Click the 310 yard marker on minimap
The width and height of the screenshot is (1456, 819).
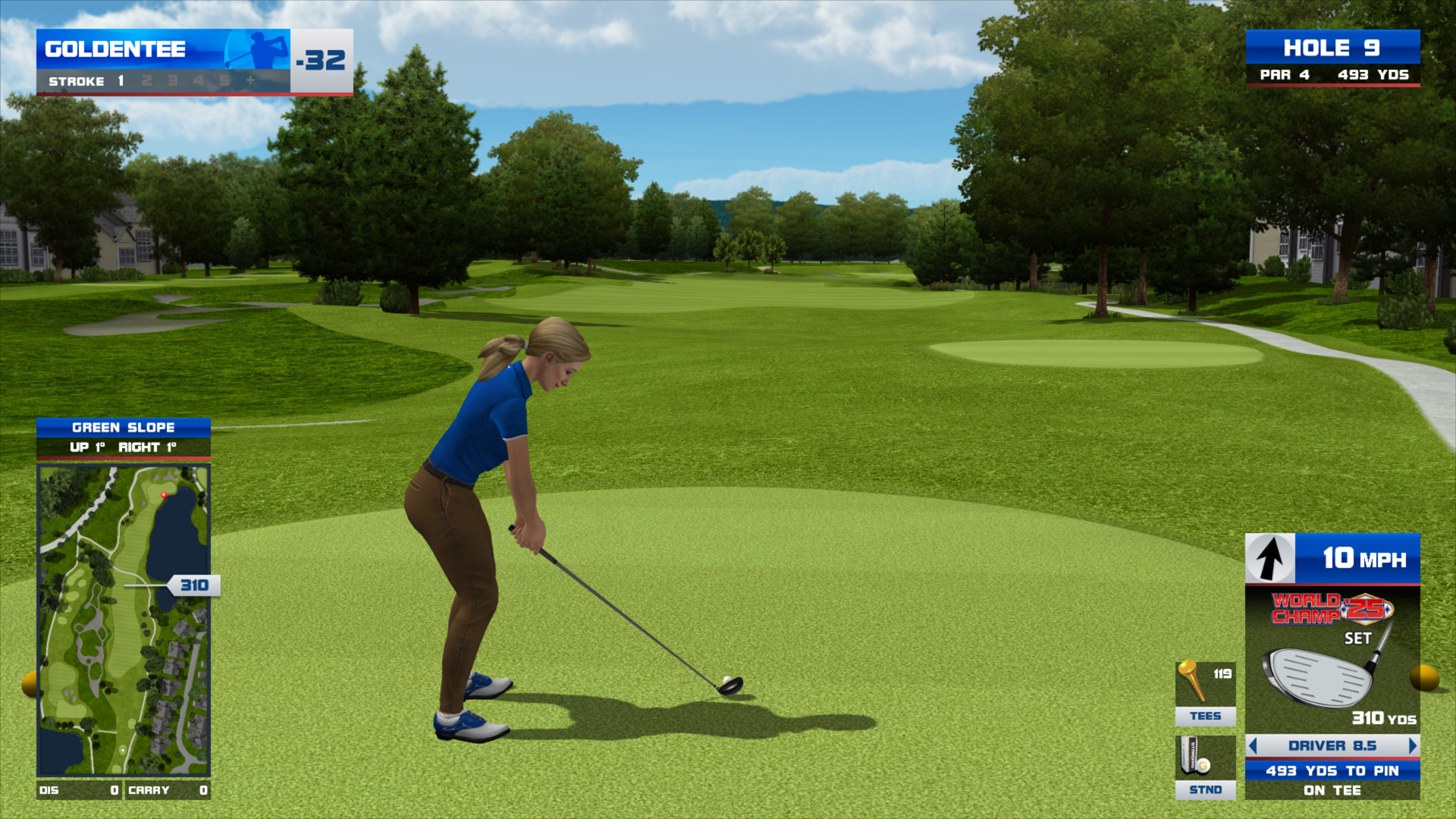pos(194,585)
